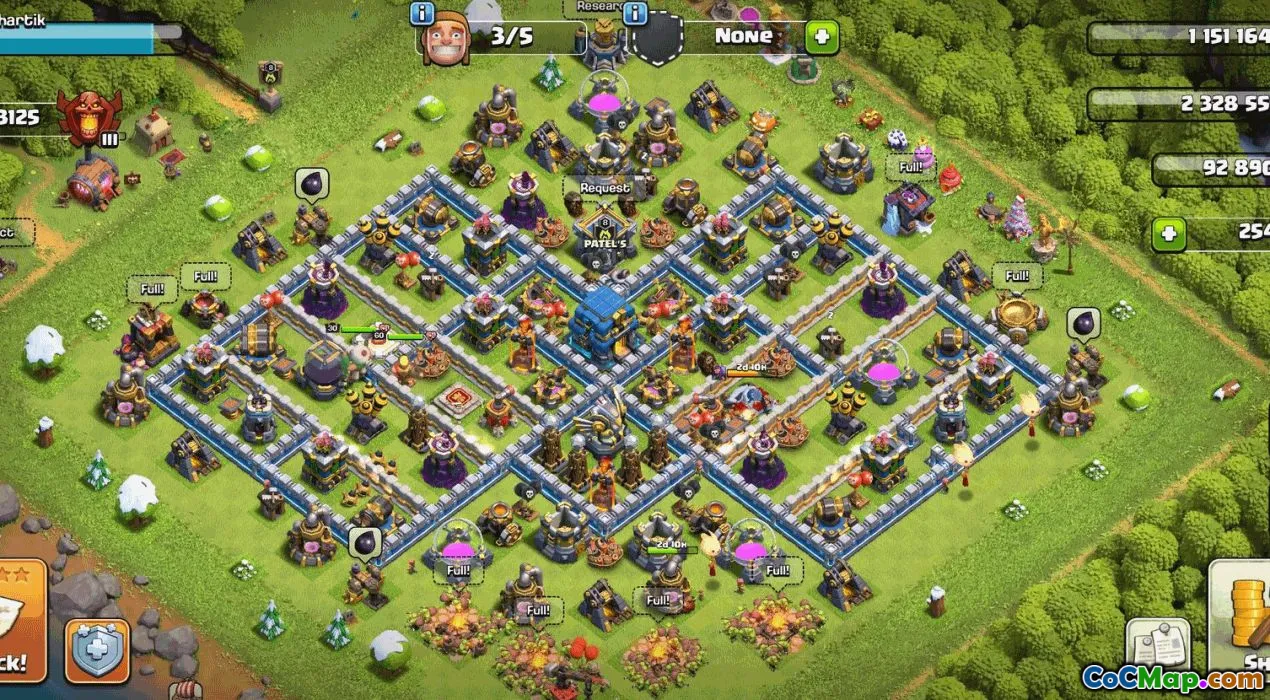The width and height of the screenshot is (1270, 700).
Task: Open the builder info button
Action: coord(422,14)
